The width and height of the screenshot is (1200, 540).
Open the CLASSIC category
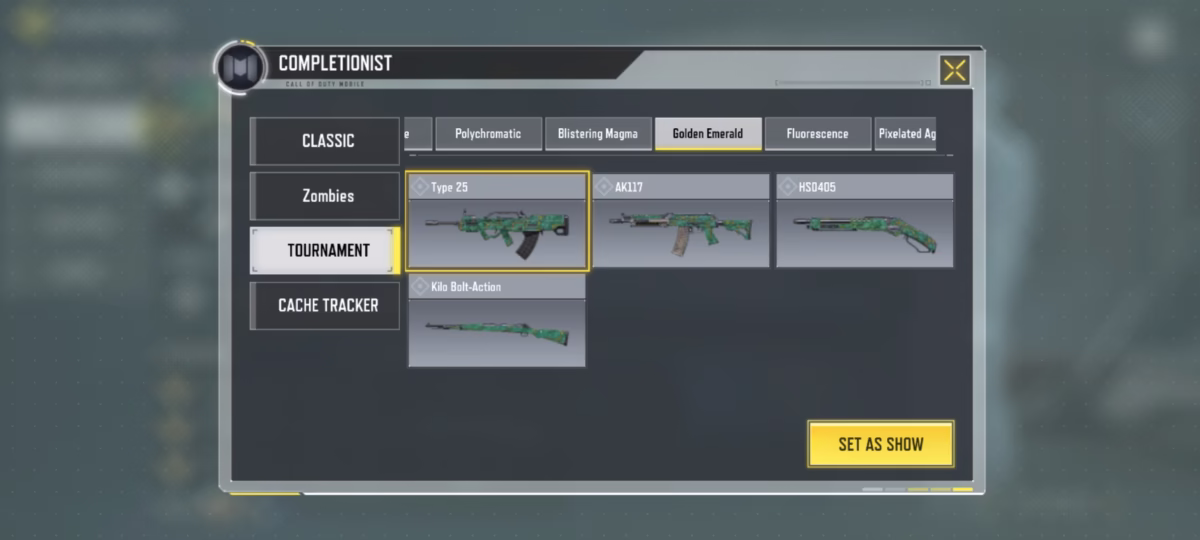[325, 141]
